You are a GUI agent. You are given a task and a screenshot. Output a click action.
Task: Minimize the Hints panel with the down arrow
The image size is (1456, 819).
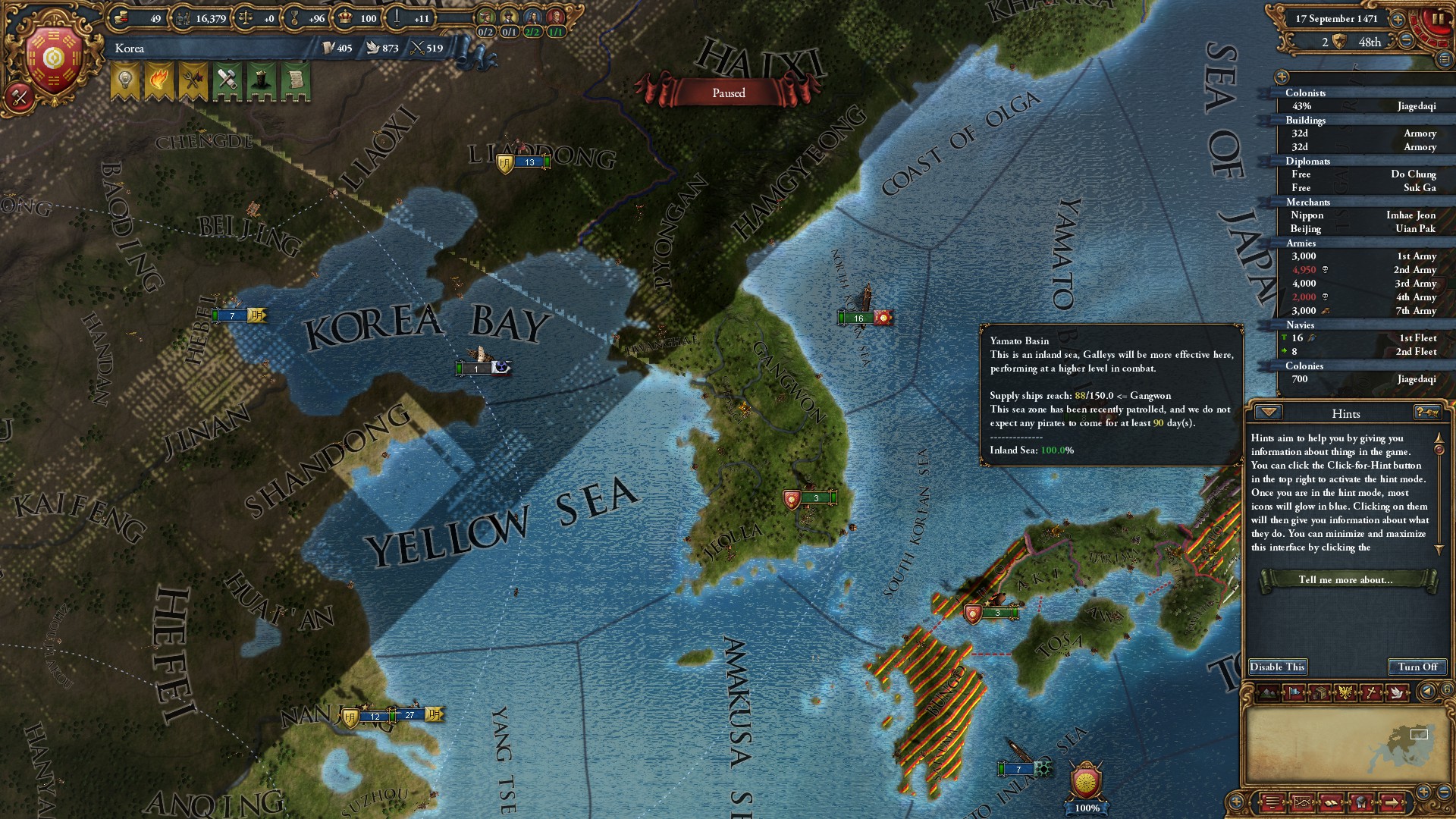click(x=1268, y=413)
